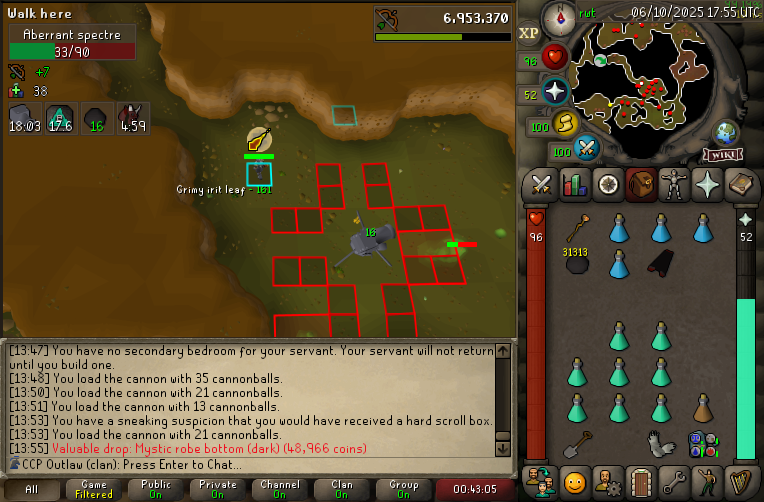Switch to the Skills tab
This screenshot has height=502, width=764.
575,185
